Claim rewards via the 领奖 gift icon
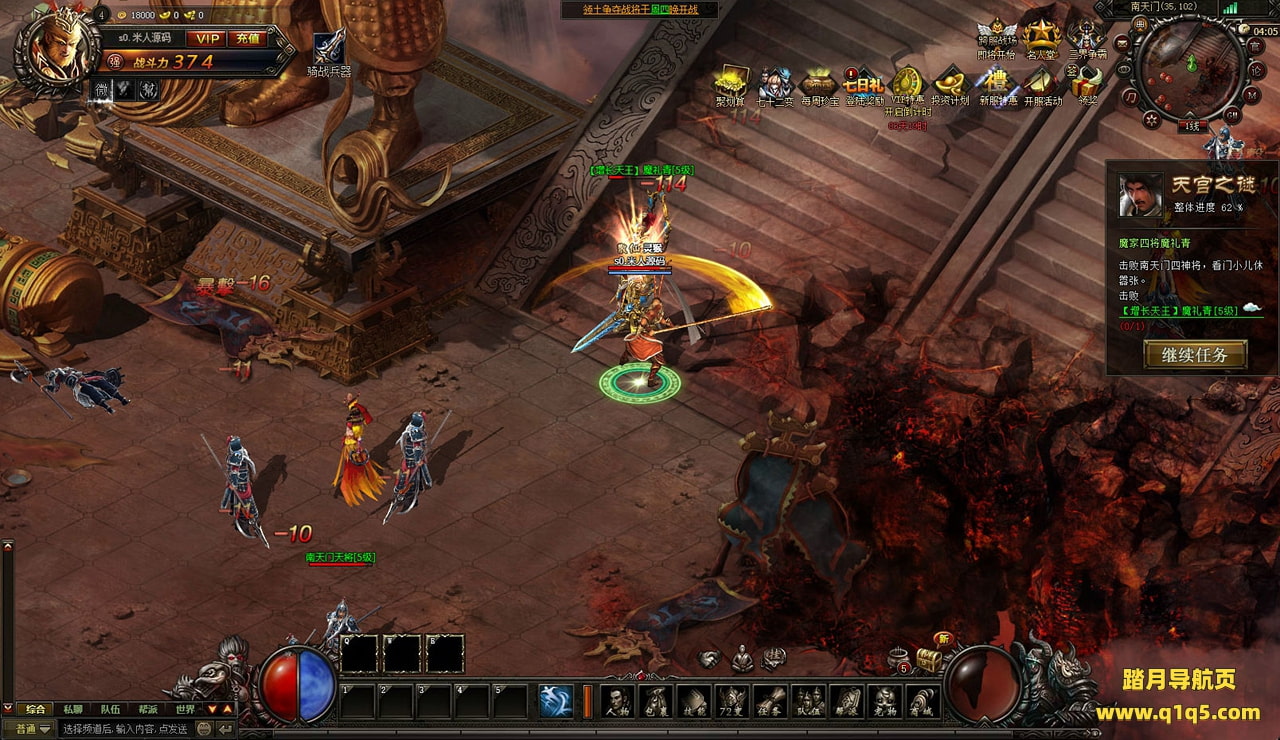This screenshot has height=740, width=1280. (x=1086, y=86)
